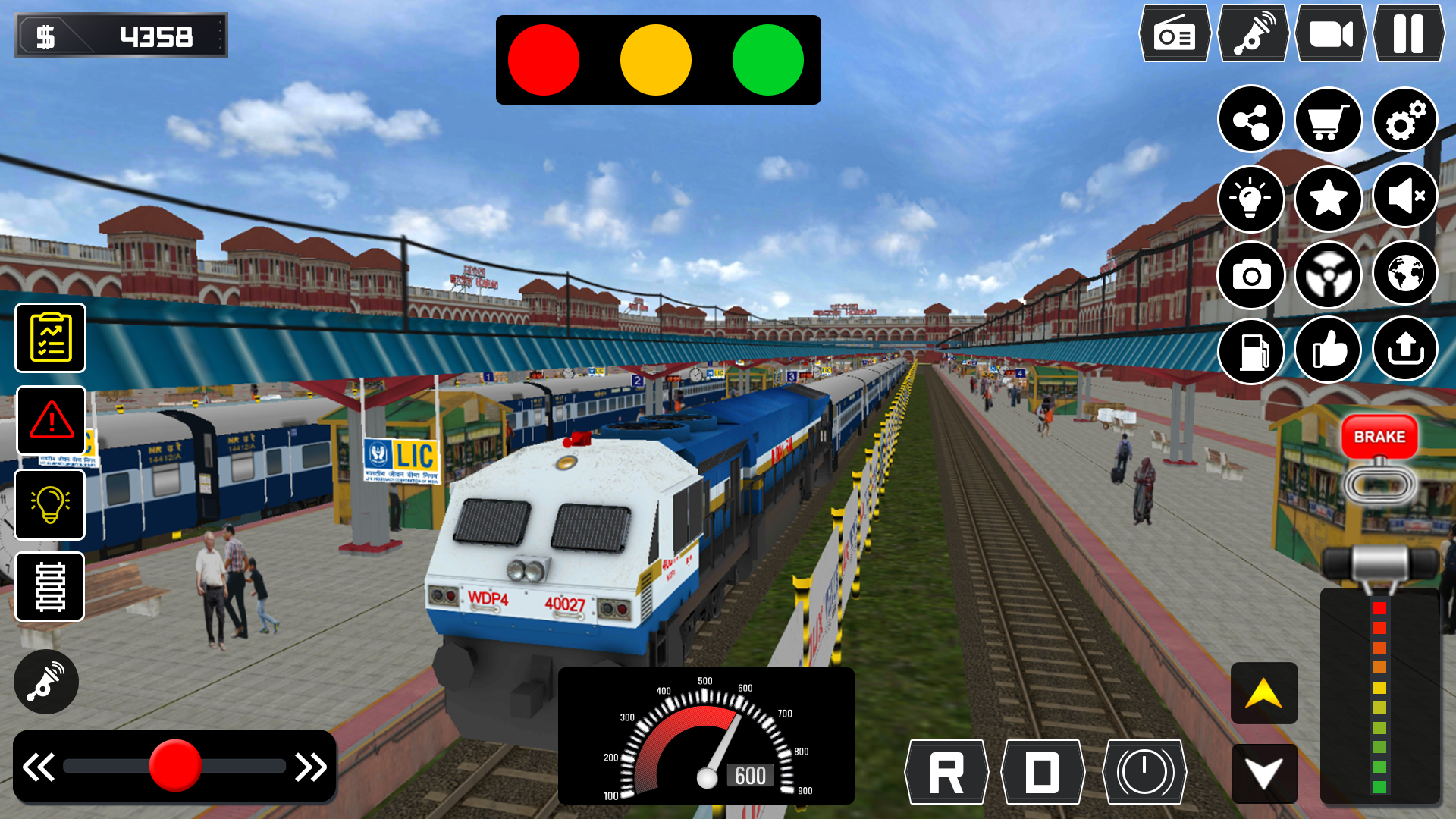Open the fuel station icon
The image size is (1456, 819).
pyautogui.click(x=1252, y=350)
